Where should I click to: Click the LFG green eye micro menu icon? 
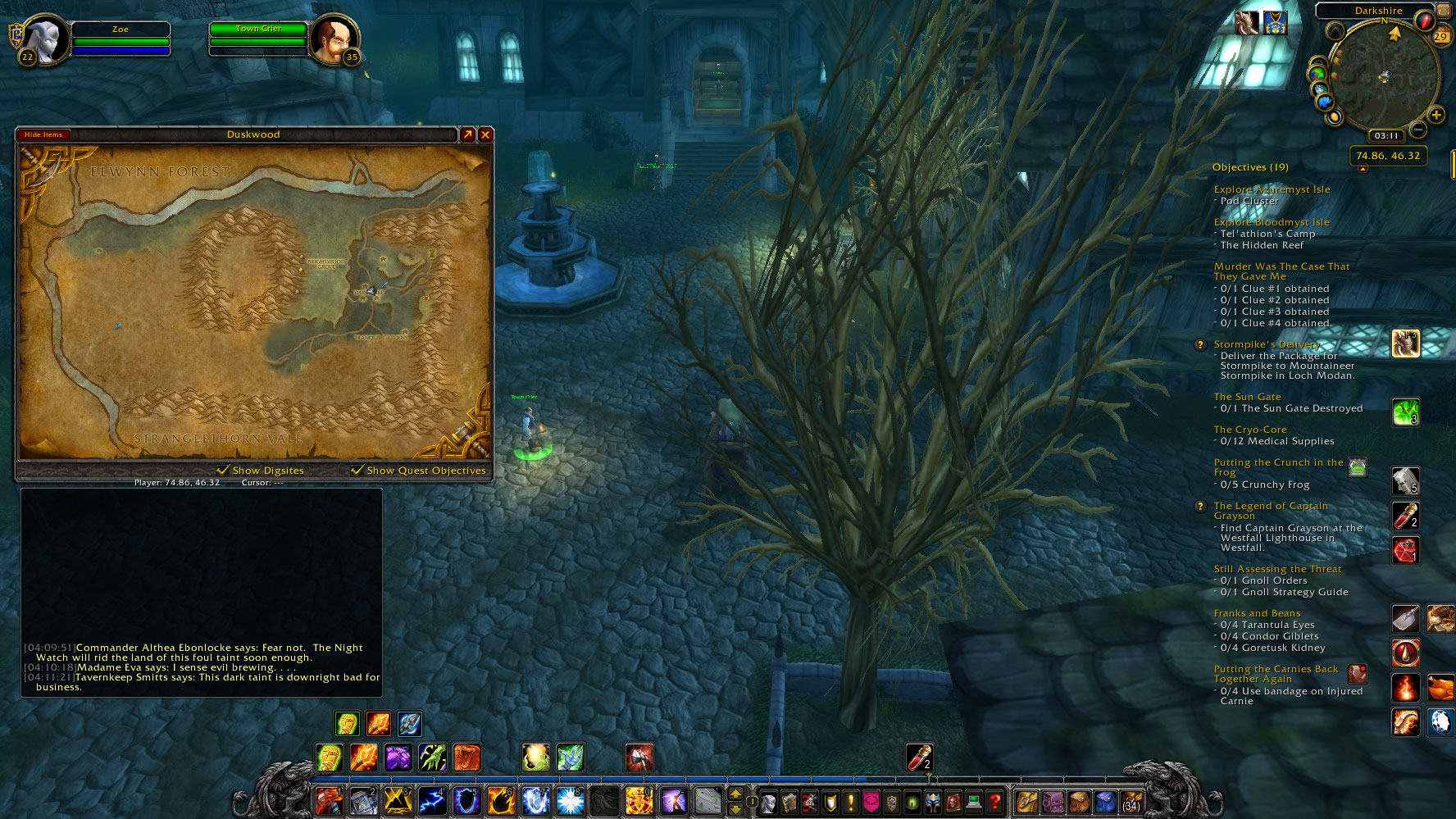pos(911,802)
